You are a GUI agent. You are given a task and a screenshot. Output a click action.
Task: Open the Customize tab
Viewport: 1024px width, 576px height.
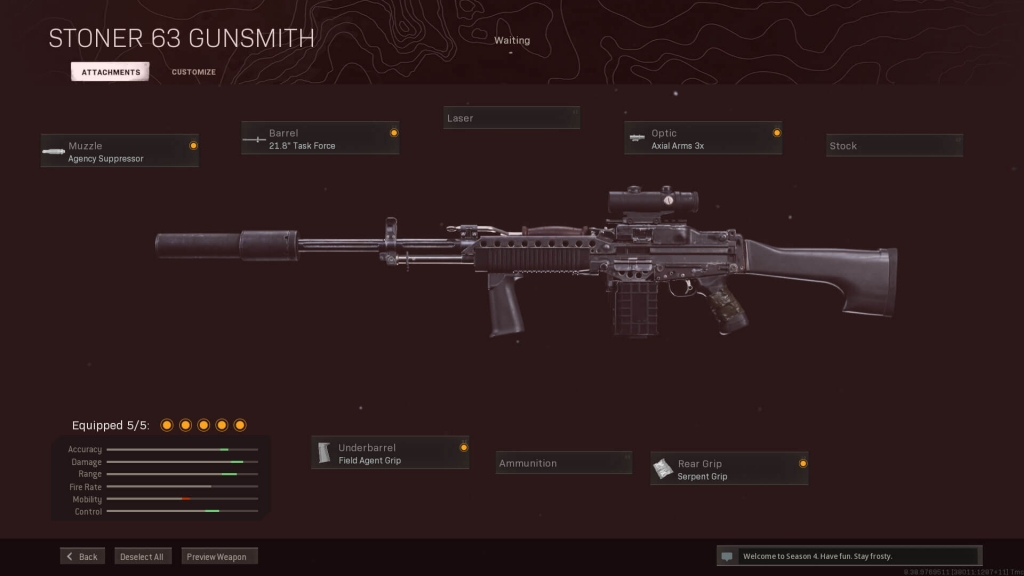193,72
